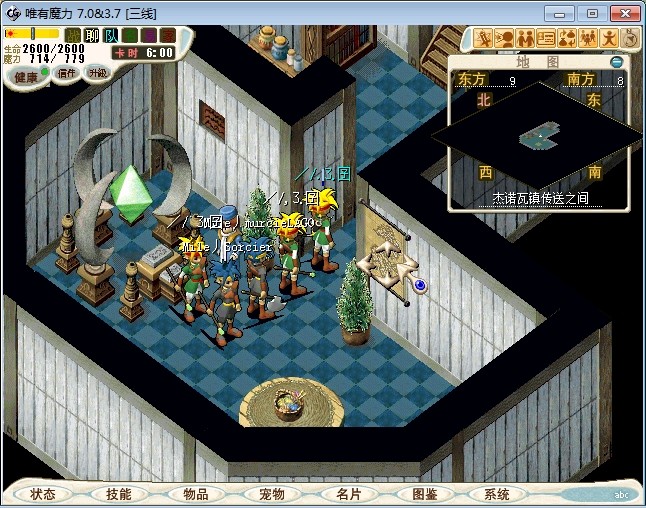646x508 pixels.
Task: Open the 名片 name card menu
Action: (x=348, y=494)
